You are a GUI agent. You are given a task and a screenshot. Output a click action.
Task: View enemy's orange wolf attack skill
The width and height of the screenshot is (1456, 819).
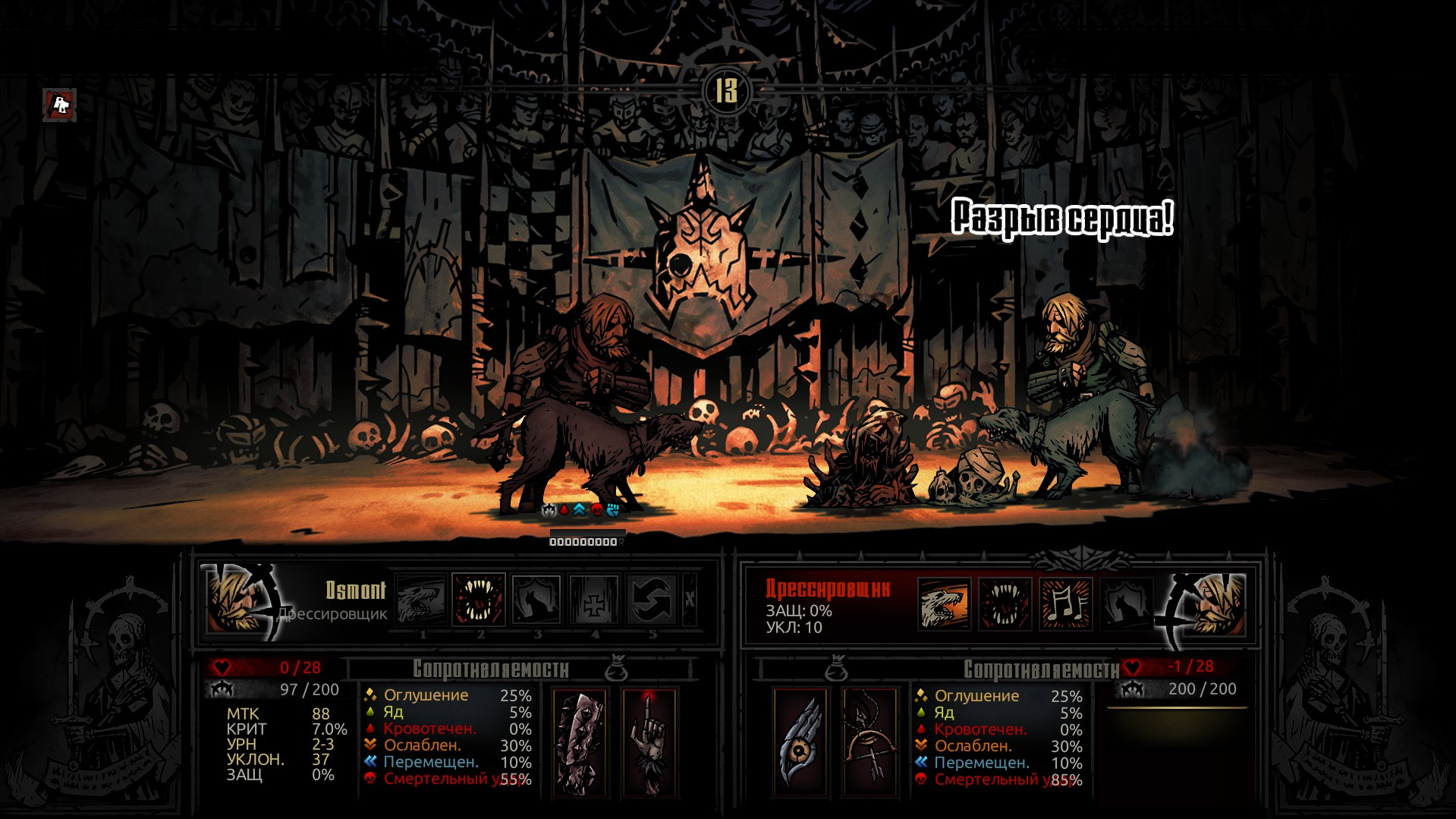pos(945,604)
